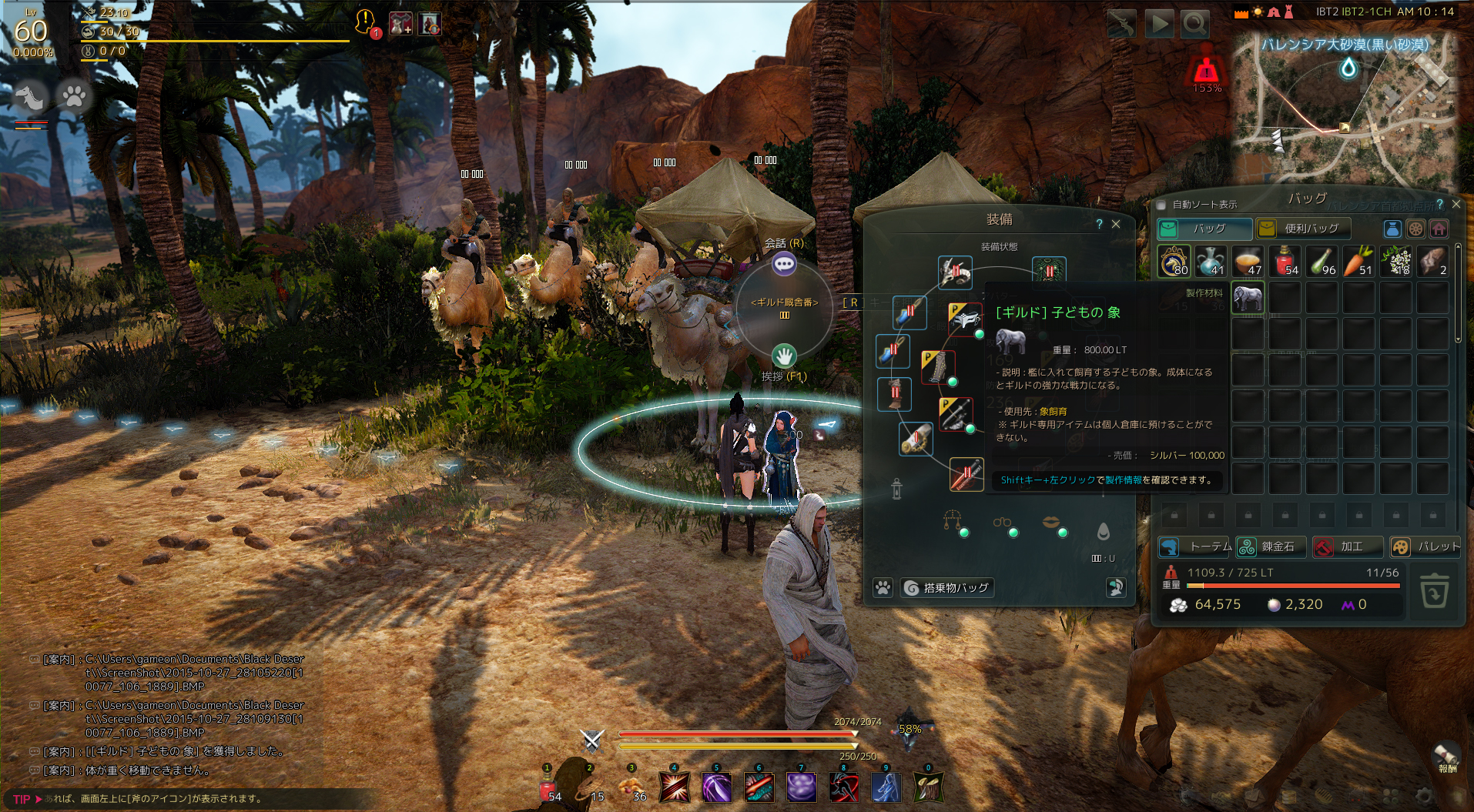Screen dimensions: 1474x812
Task: Activate the wood chopping skill in hotbar slot 0
Action: (928, 787)
